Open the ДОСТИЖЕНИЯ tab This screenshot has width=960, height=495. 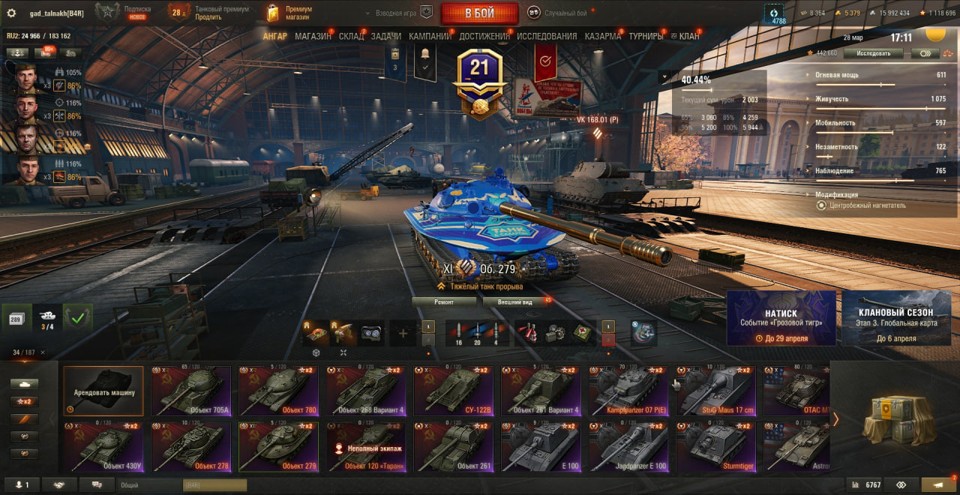pos(485,36)
